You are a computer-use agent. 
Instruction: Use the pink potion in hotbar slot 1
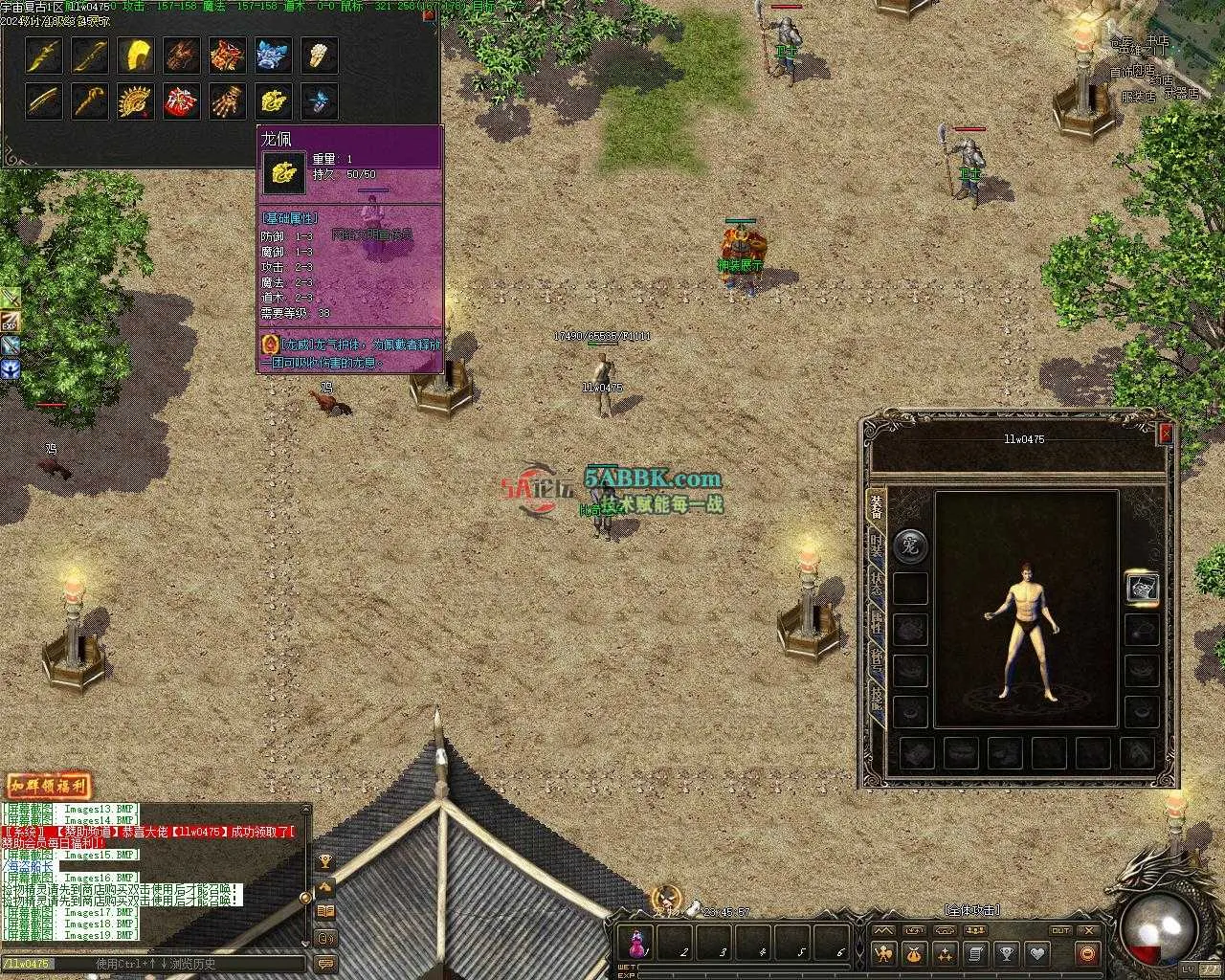click(637, 944)
